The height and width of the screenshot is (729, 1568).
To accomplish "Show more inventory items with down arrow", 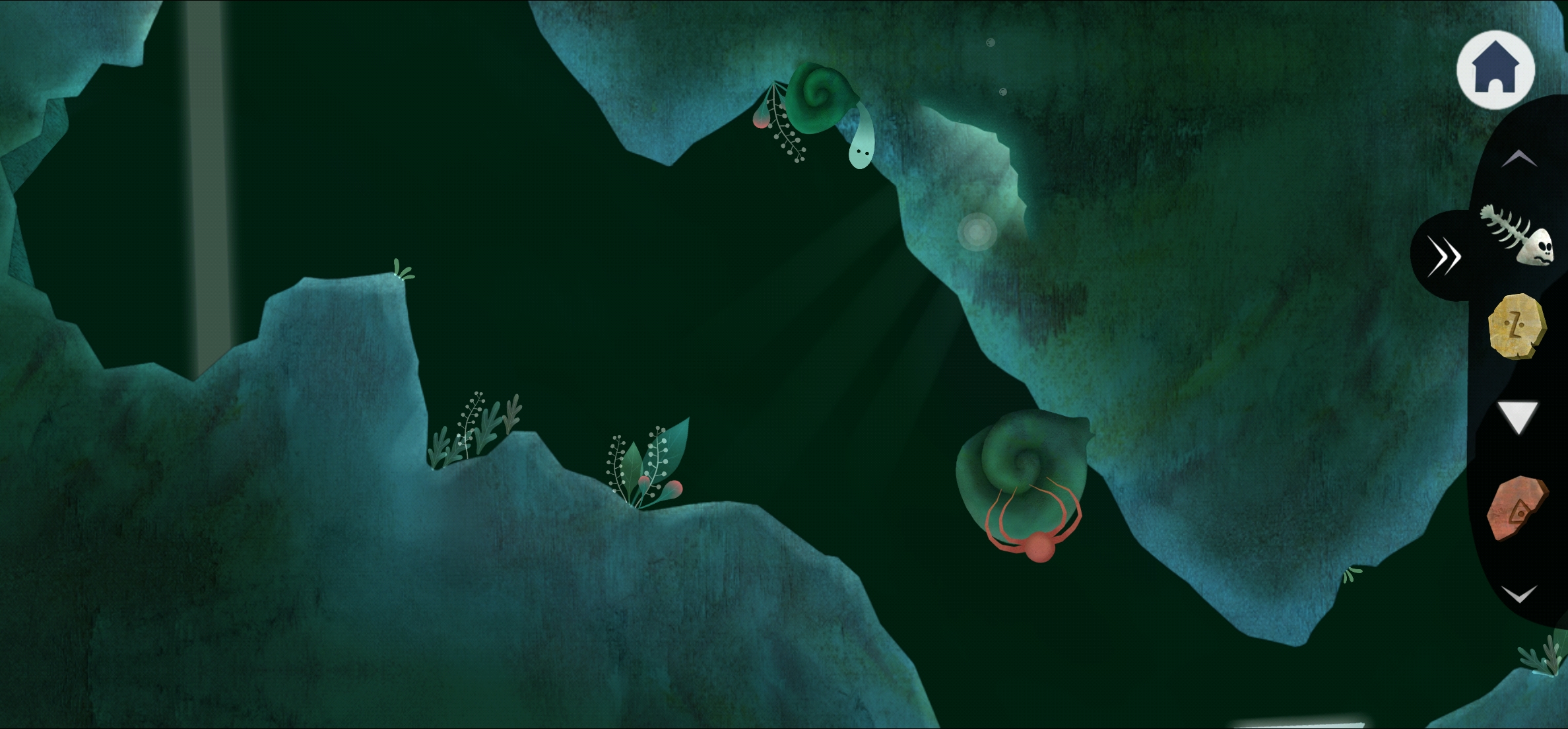I will [x=1519, y=594].
